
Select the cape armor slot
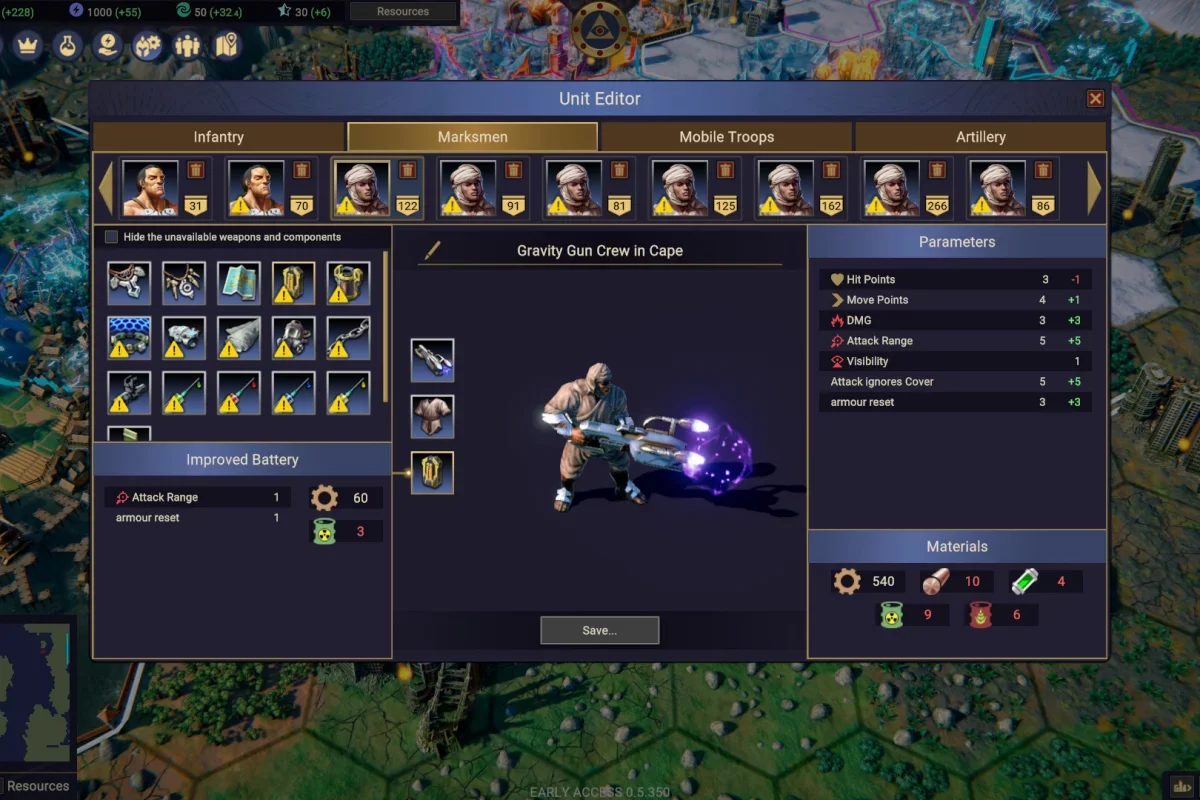point(432,416)
